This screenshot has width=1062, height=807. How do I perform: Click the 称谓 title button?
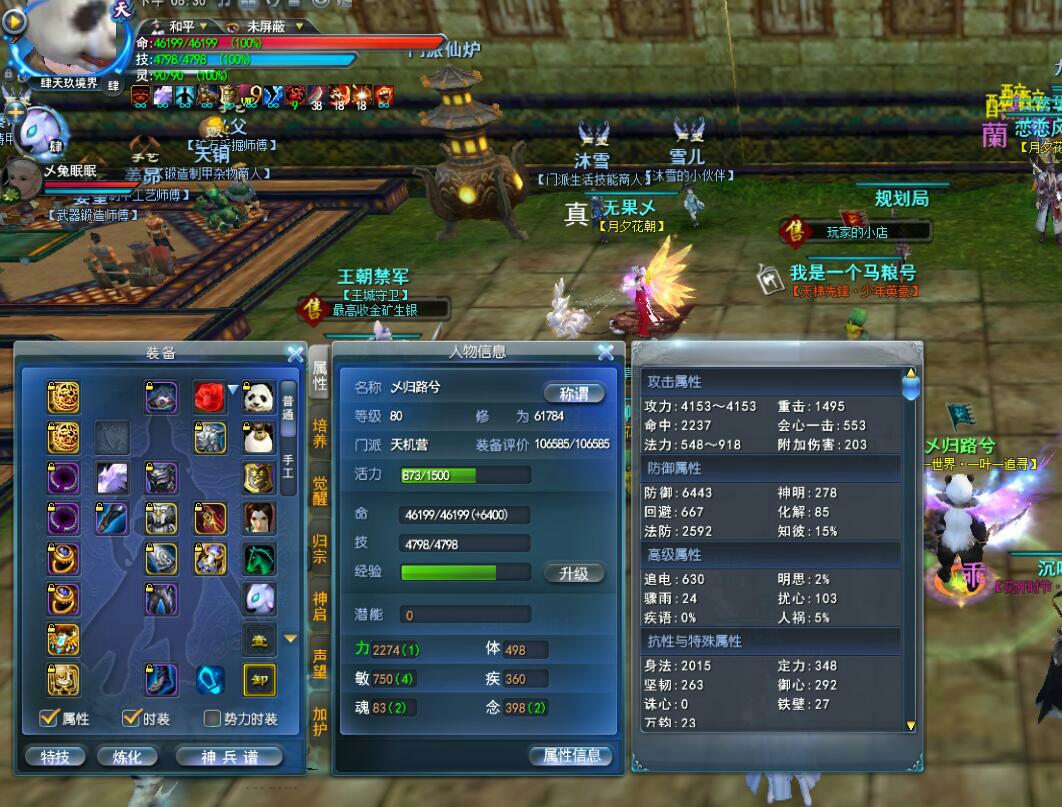pyautogui.click(x=574, y=393)
